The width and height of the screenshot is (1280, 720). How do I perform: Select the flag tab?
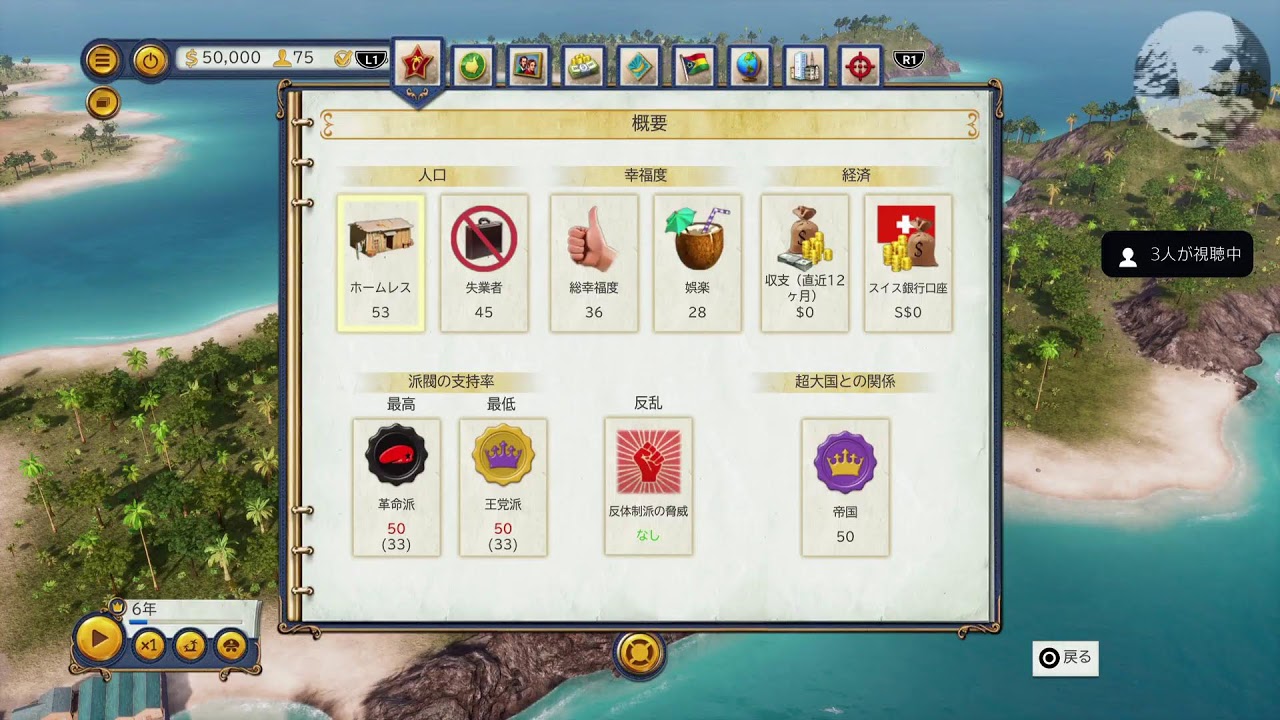tap(693, 66)
